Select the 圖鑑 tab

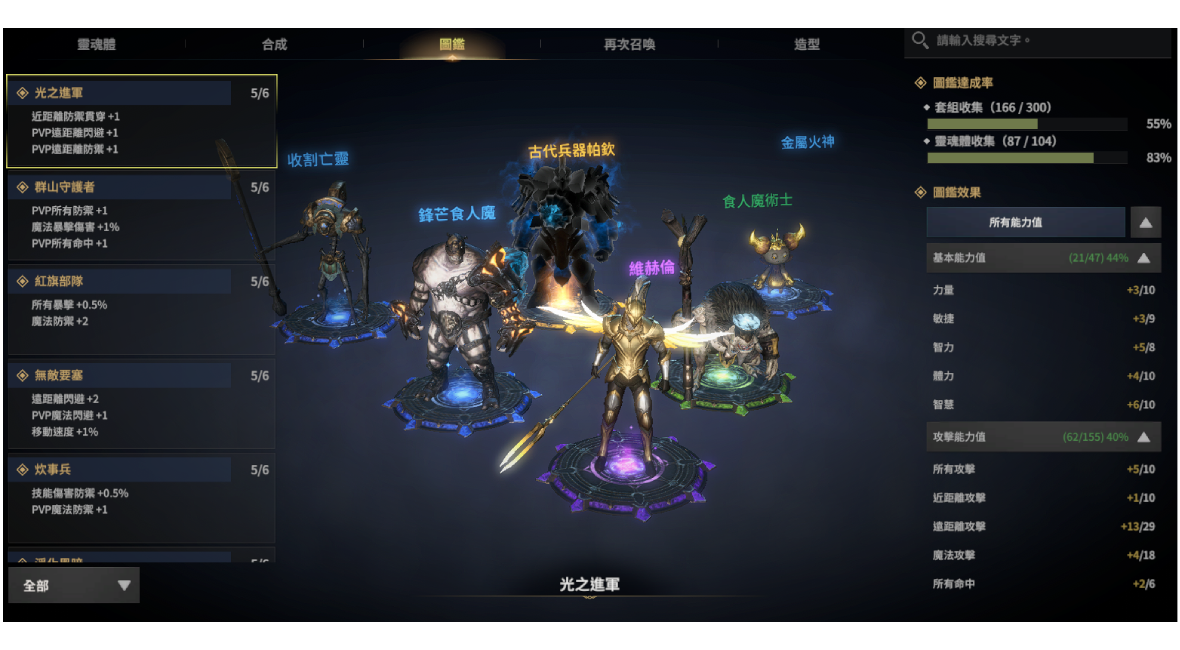452,44
